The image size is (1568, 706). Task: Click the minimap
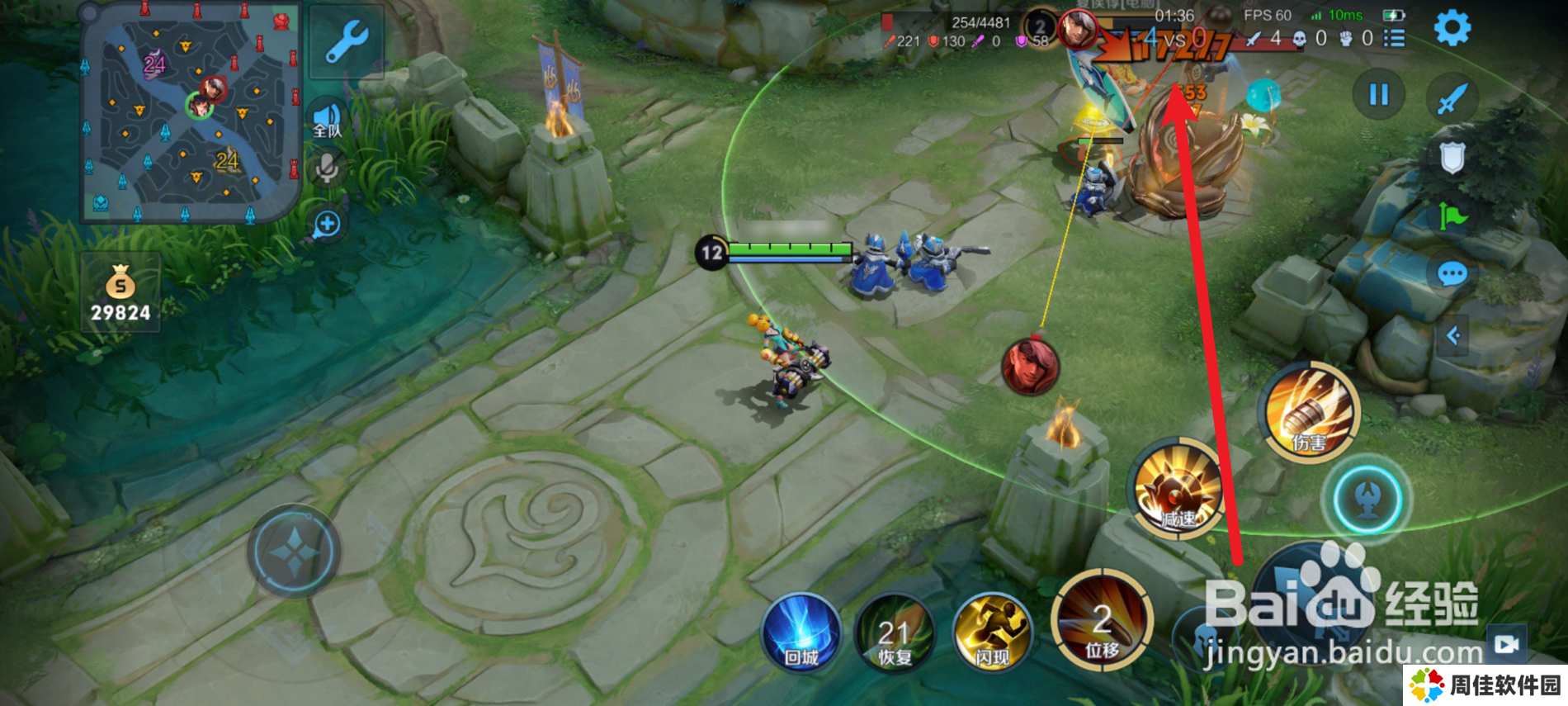pos(191,113)
